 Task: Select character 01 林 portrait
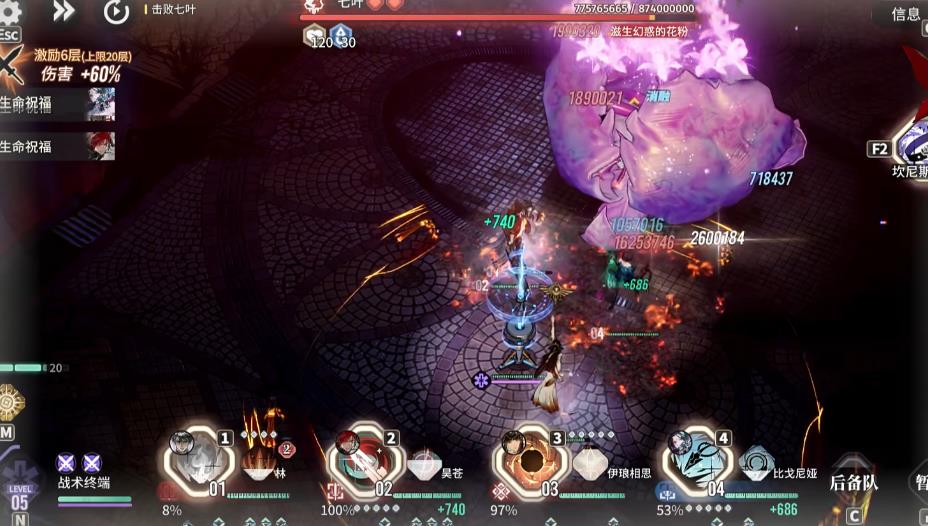pos(196,460)
